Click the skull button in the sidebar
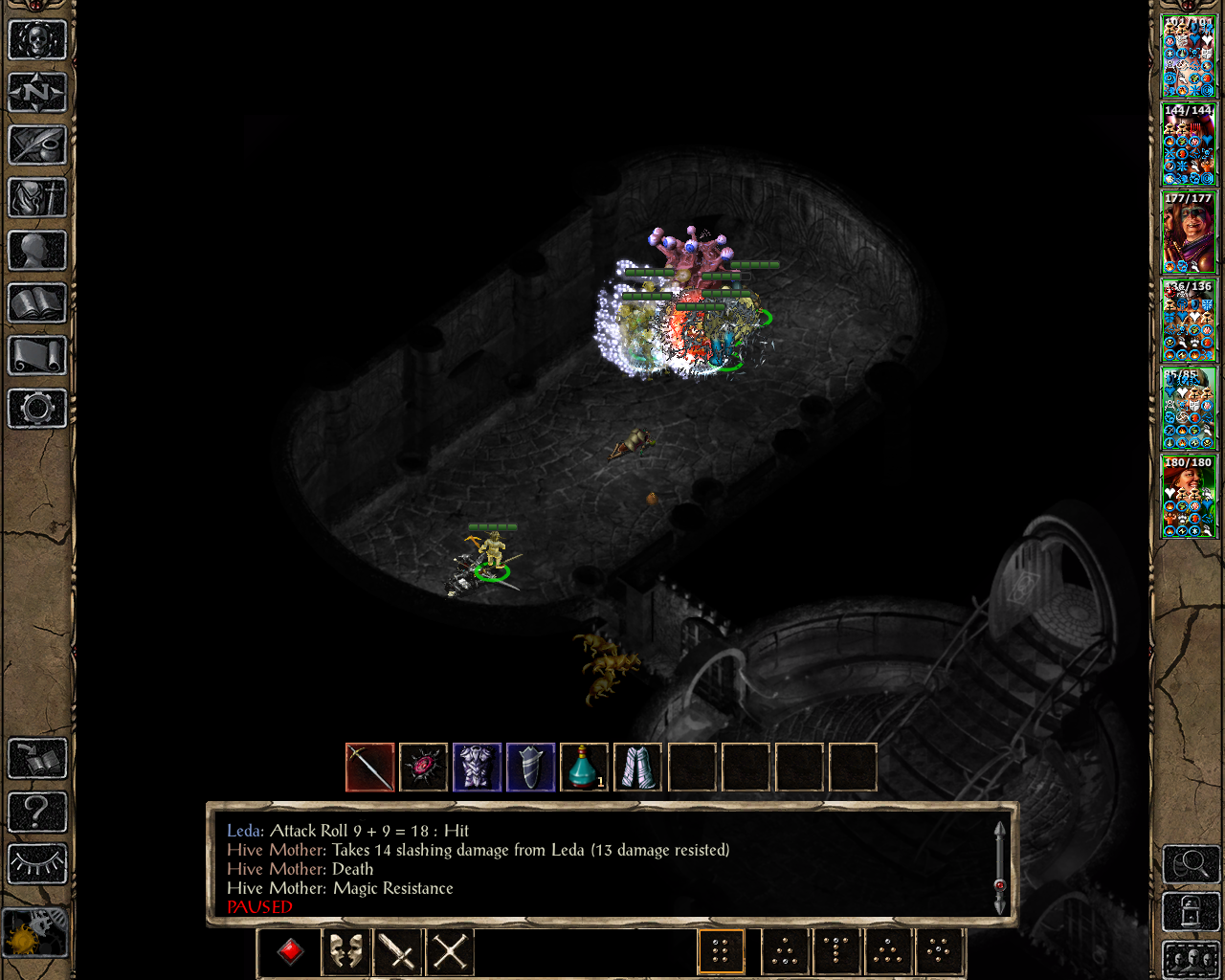The height and width of the screenshot is (980, 1225). (x=37, y=40)
